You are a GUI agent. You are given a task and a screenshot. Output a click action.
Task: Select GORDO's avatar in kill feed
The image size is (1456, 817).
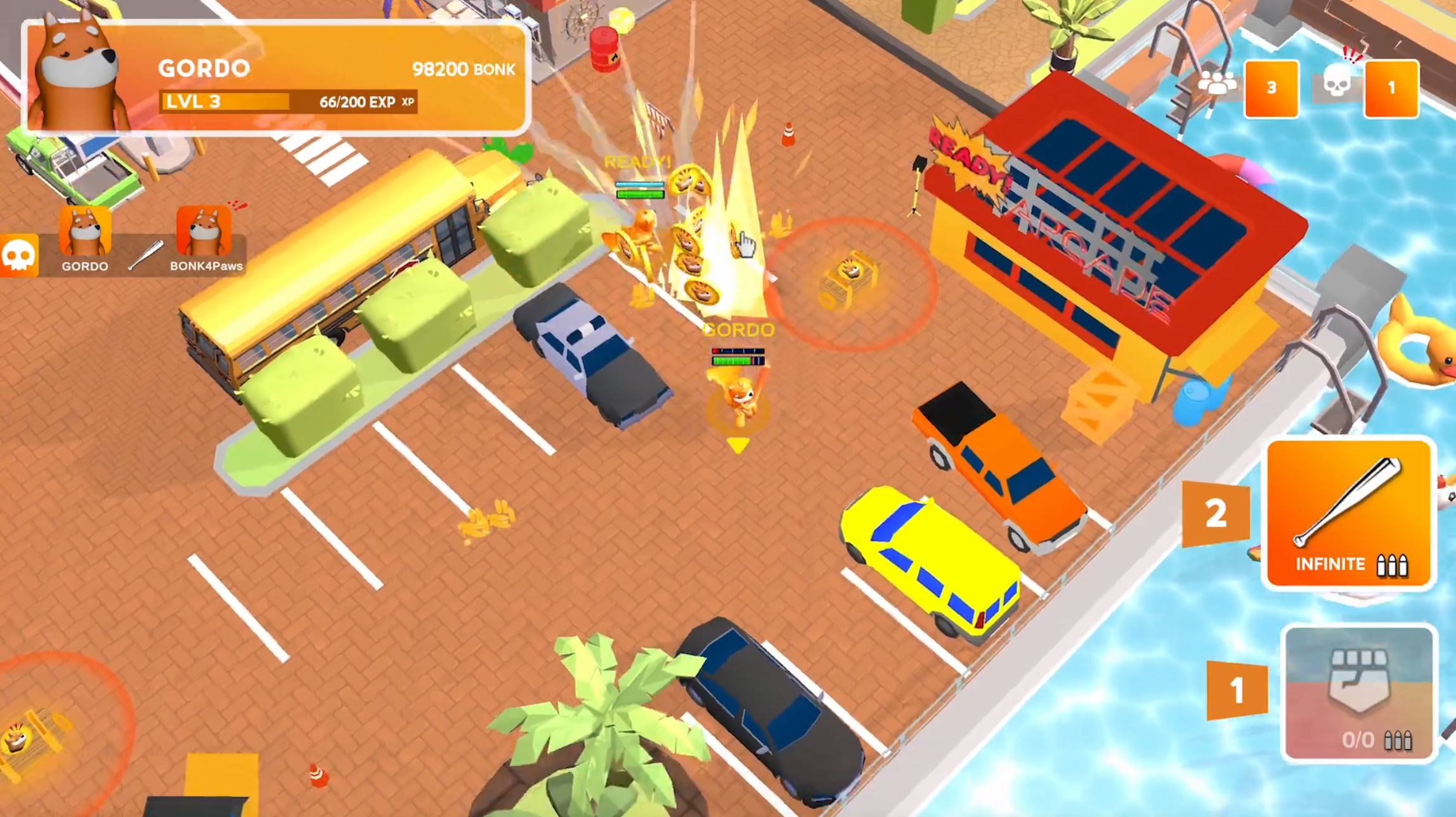(85, 232)
